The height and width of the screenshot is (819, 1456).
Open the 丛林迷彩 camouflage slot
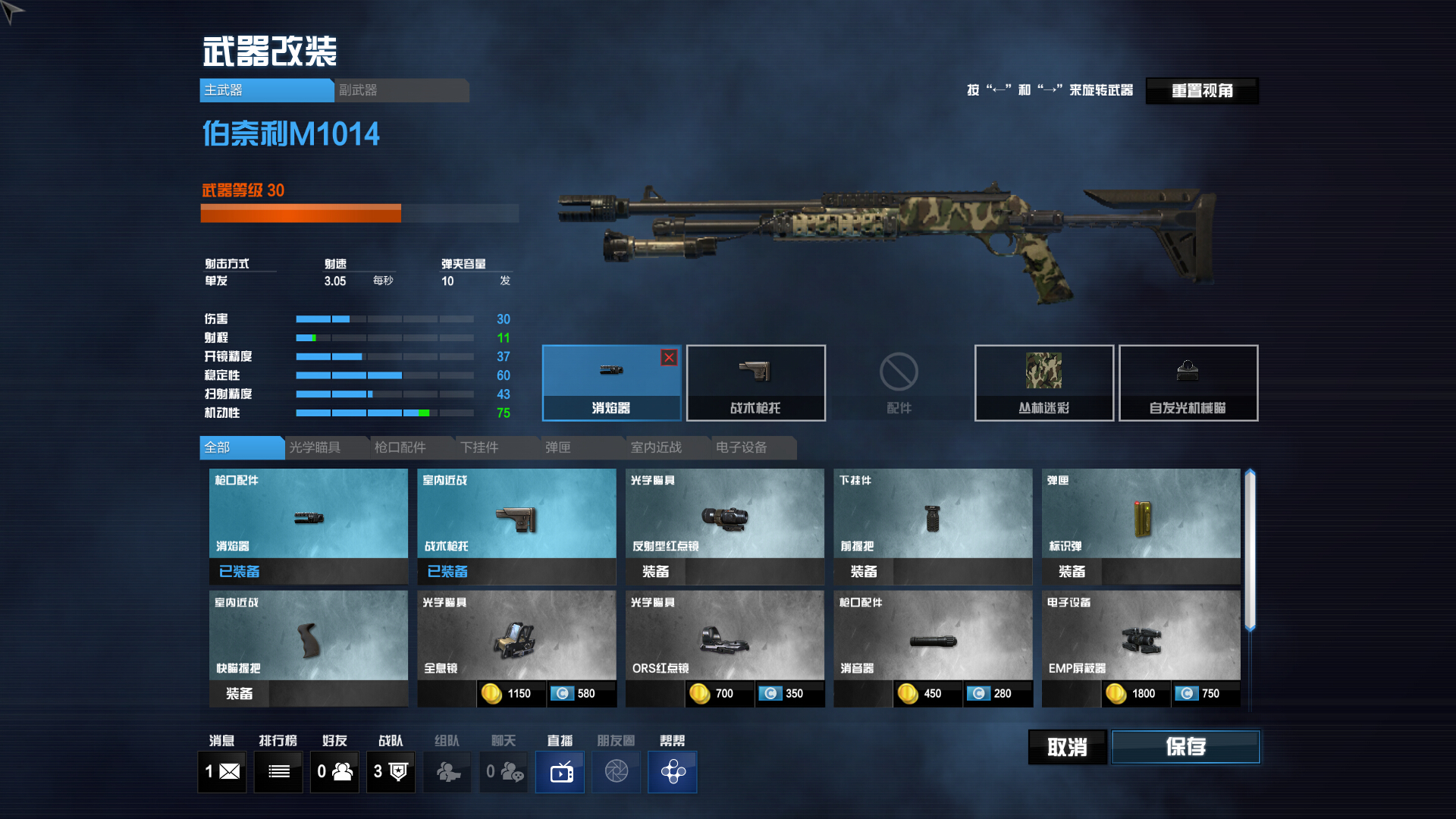(1043, 383)
